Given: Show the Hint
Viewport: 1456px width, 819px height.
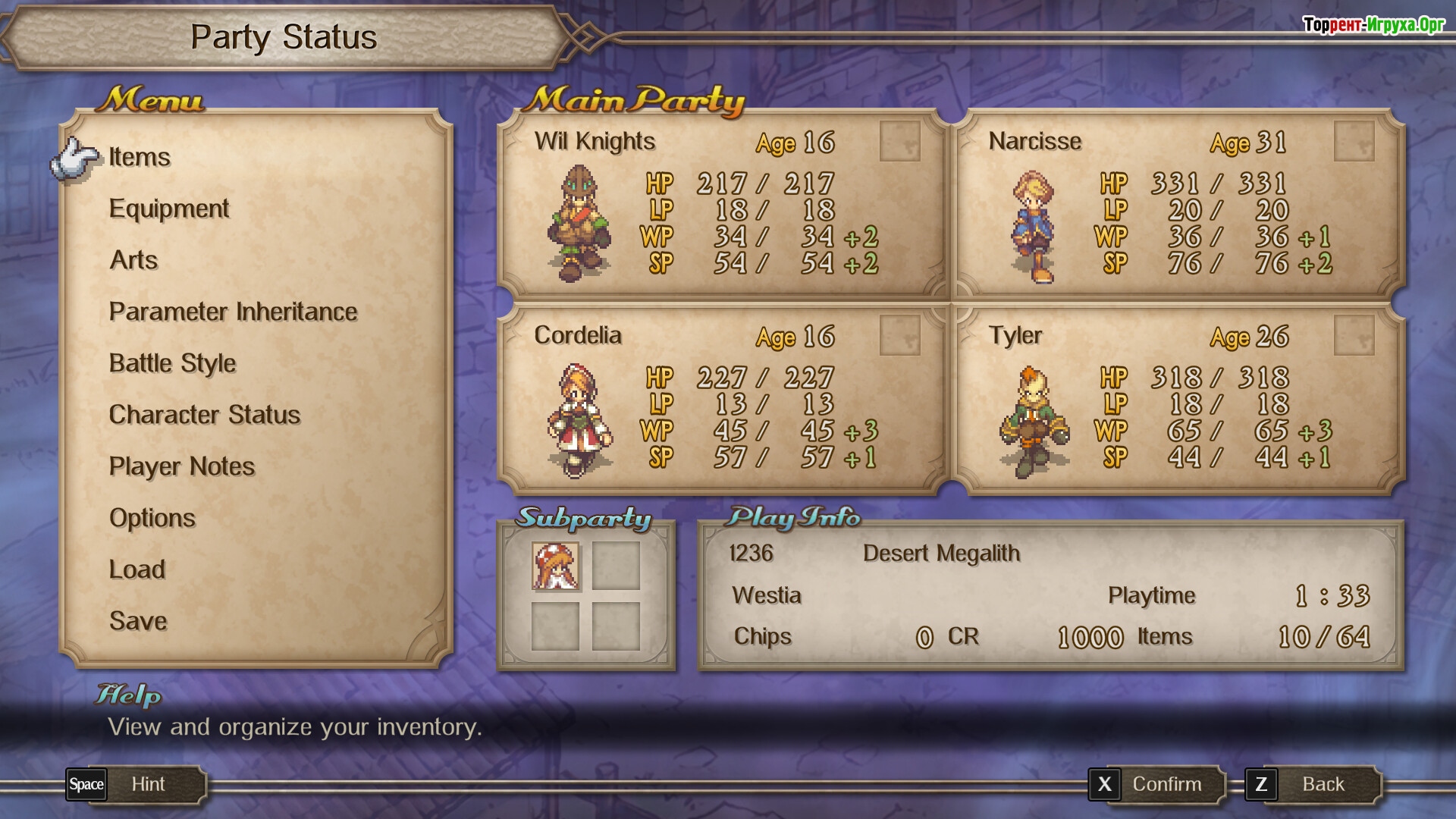Looking at the screenshot, I should pos(135,784).
